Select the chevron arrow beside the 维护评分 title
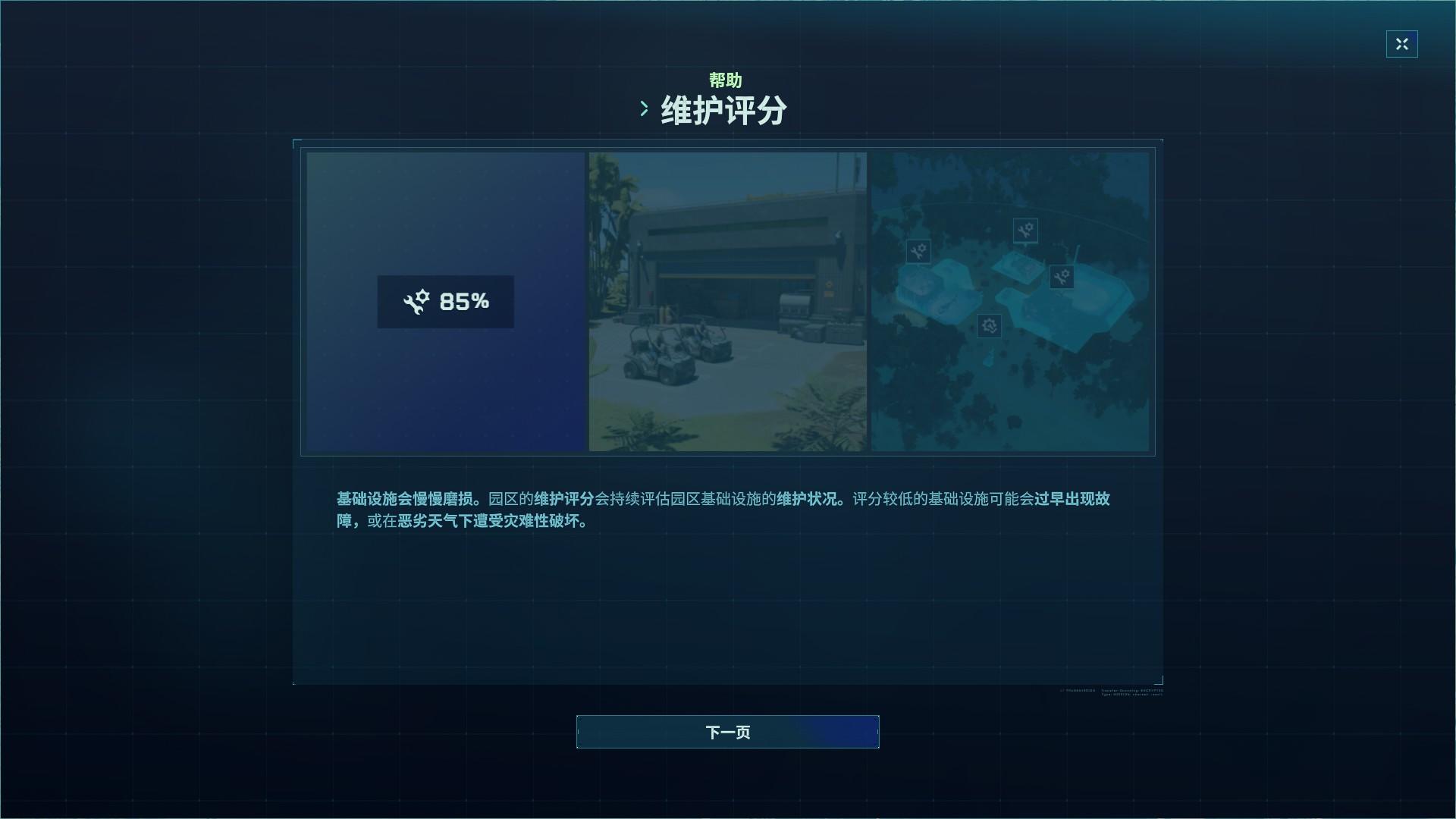This screenshot has width=1456, height=819. tap(645, 108)
